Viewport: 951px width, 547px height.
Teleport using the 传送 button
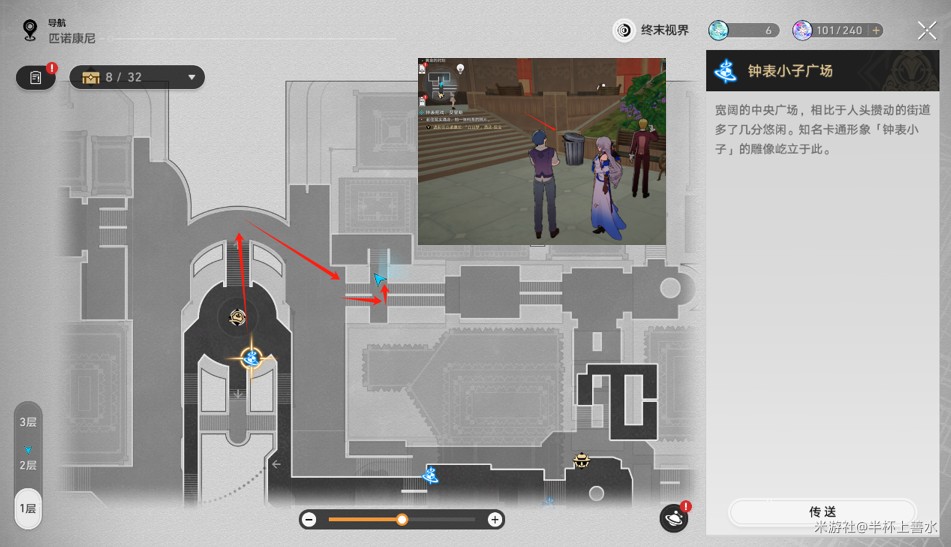(821, 512)
